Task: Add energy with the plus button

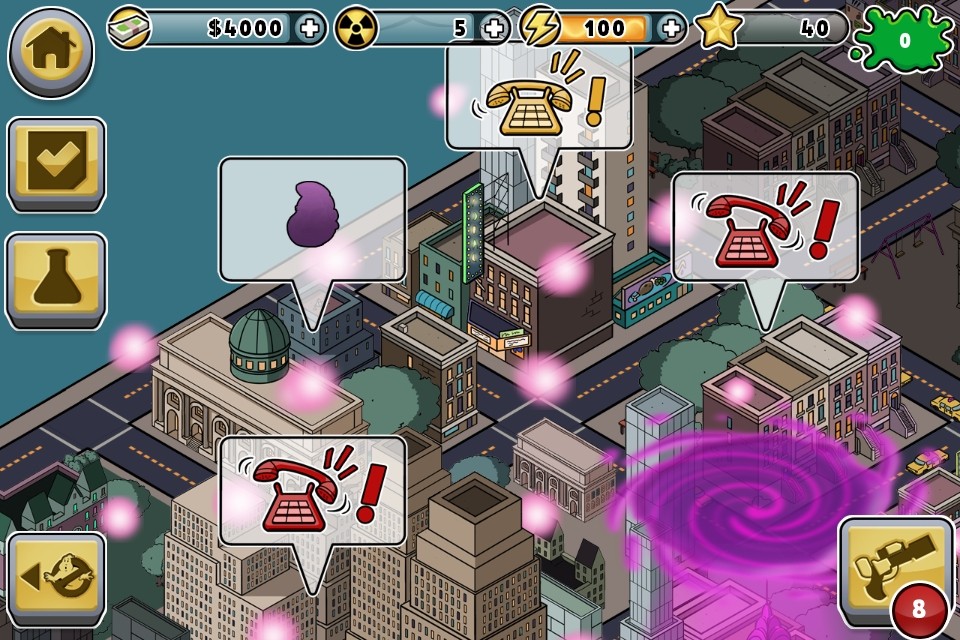Action: coord(673,28)
